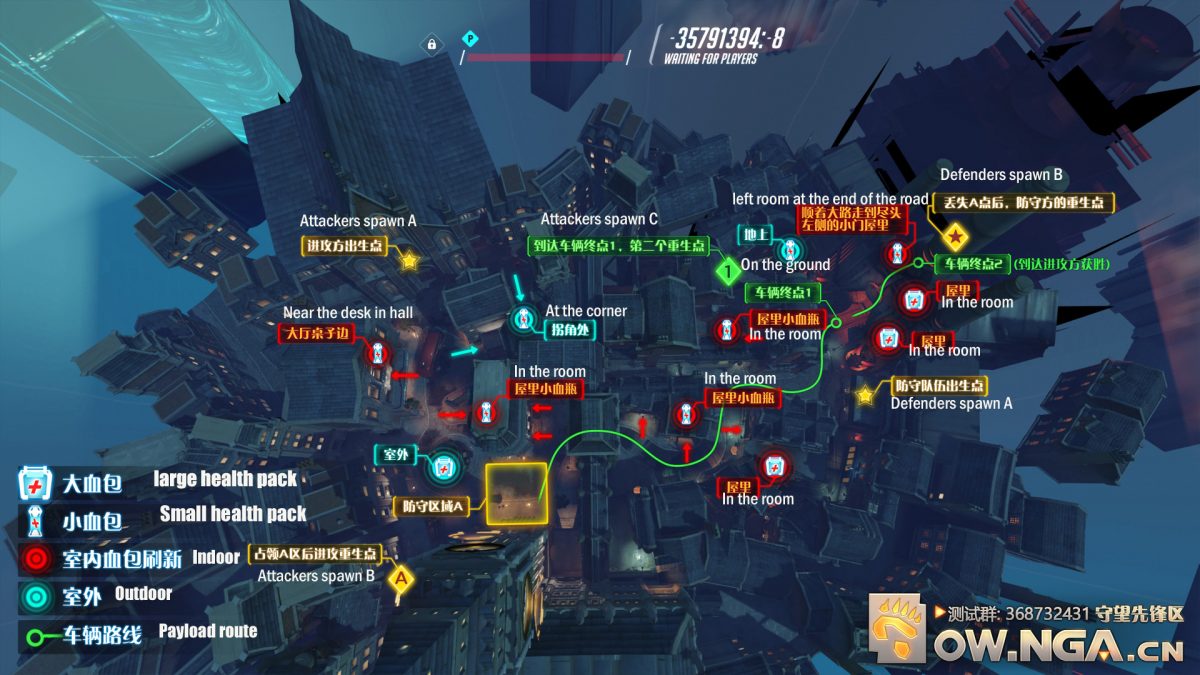This screenshot has width=1200, height=675.
Task: Select the green Attackers spawn C diamond
Action: pyautogui.click(x=729, y=268)
